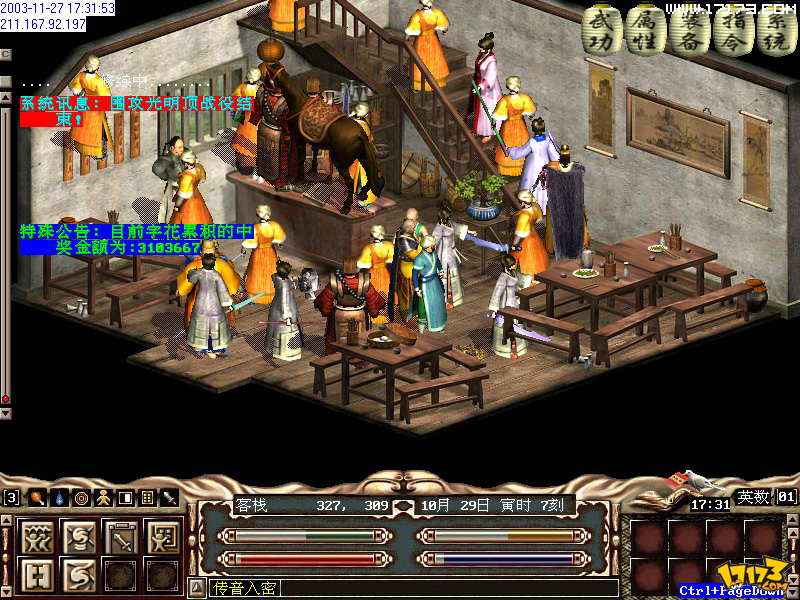Open the 指令 commands lantern menu

tap(731, 30)
